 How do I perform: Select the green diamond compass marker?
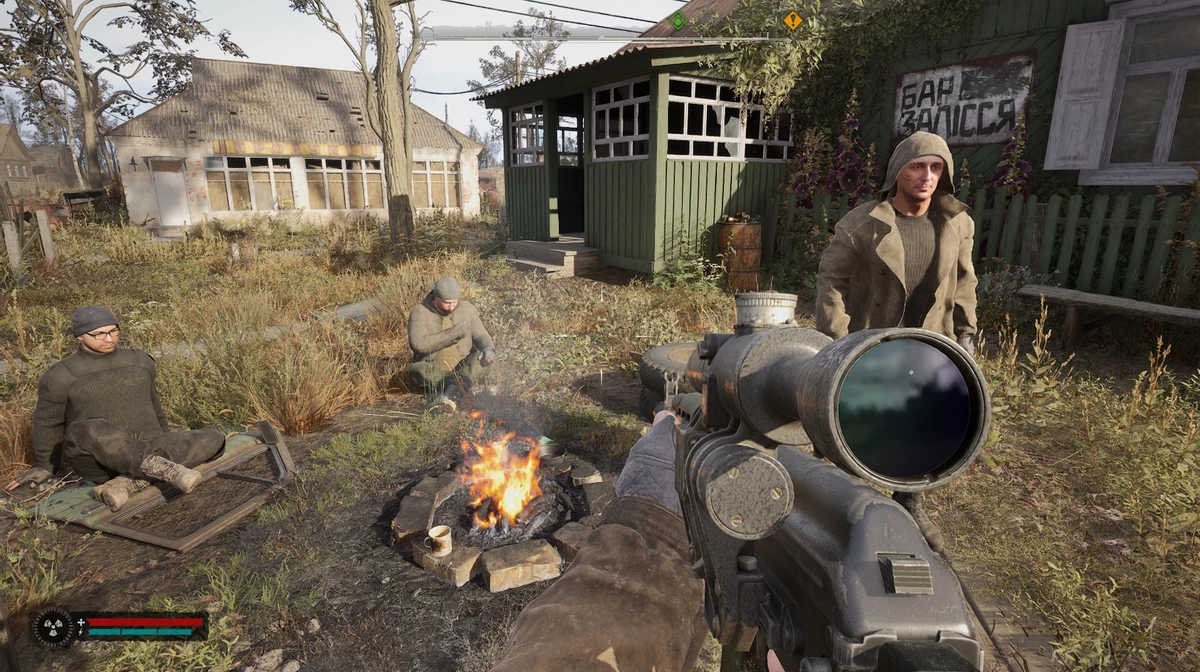[677, 20]
